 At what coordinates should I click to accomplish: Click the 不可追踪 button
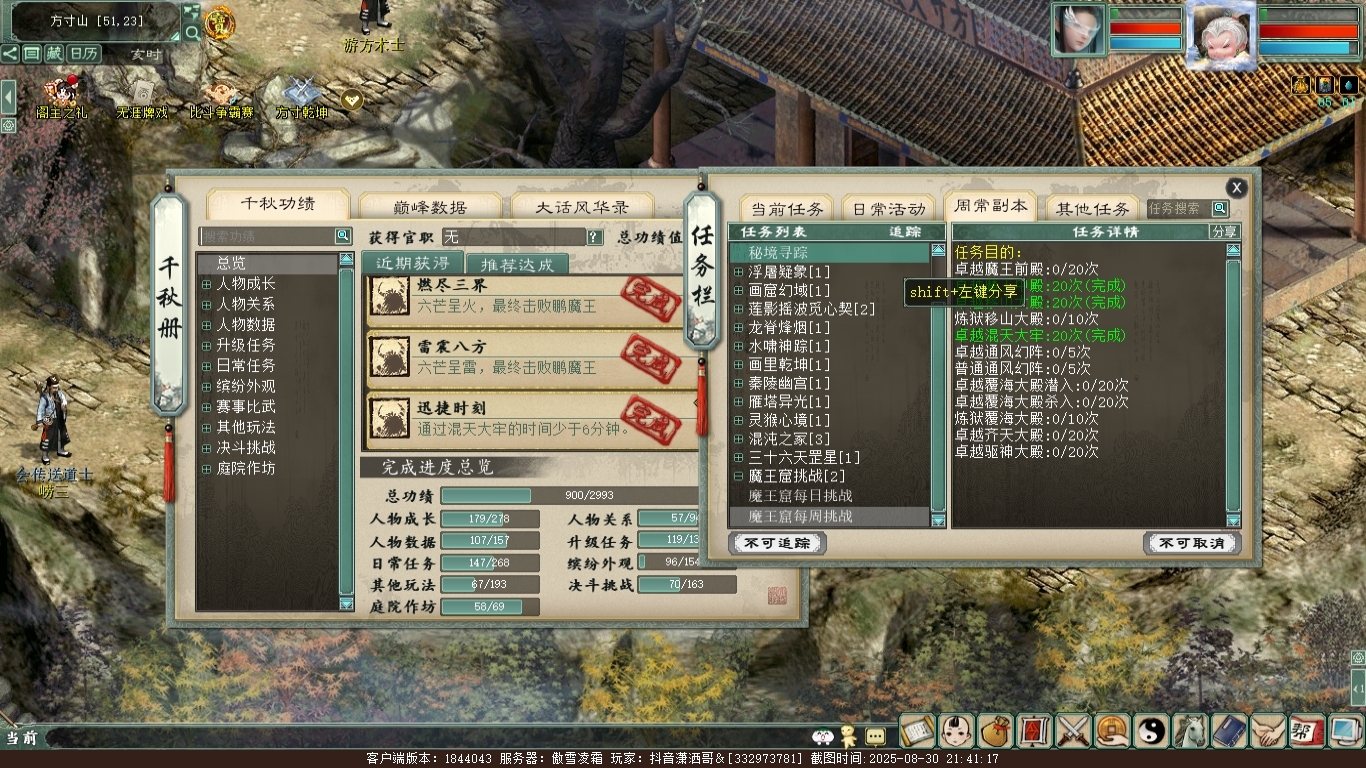click(778, 543)
